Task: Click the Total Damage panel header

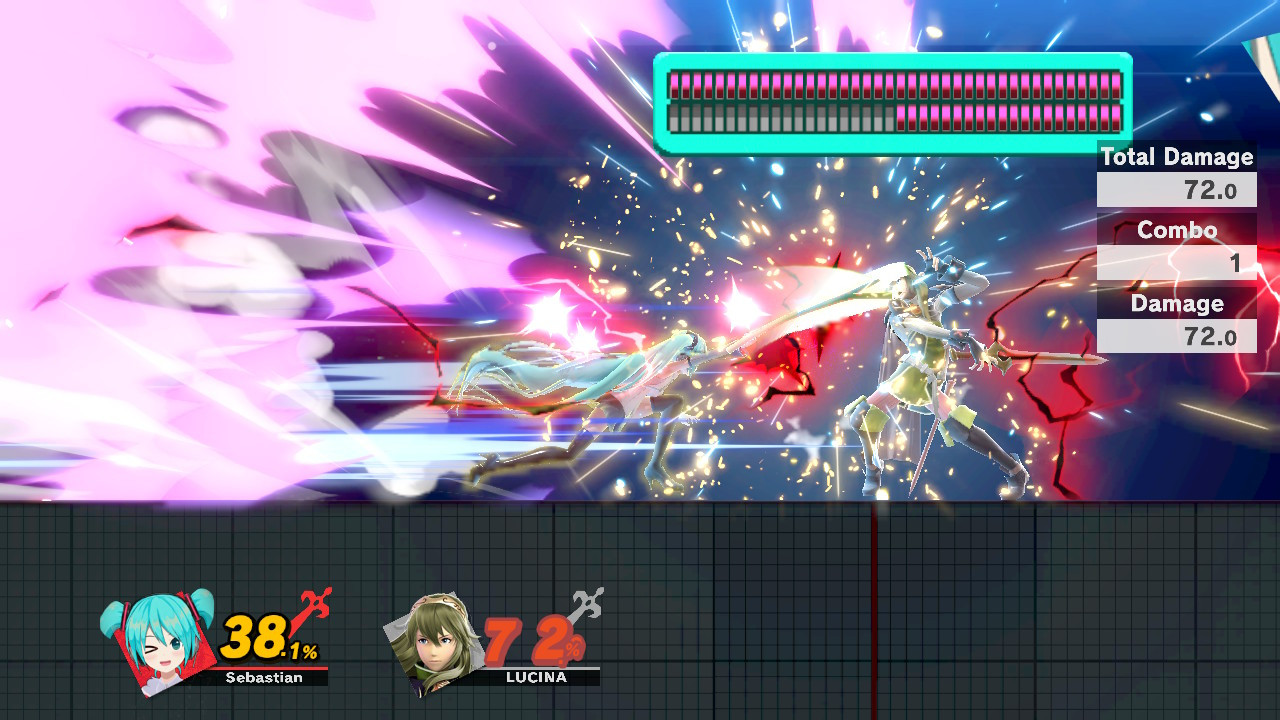Action: [1176, 157]
